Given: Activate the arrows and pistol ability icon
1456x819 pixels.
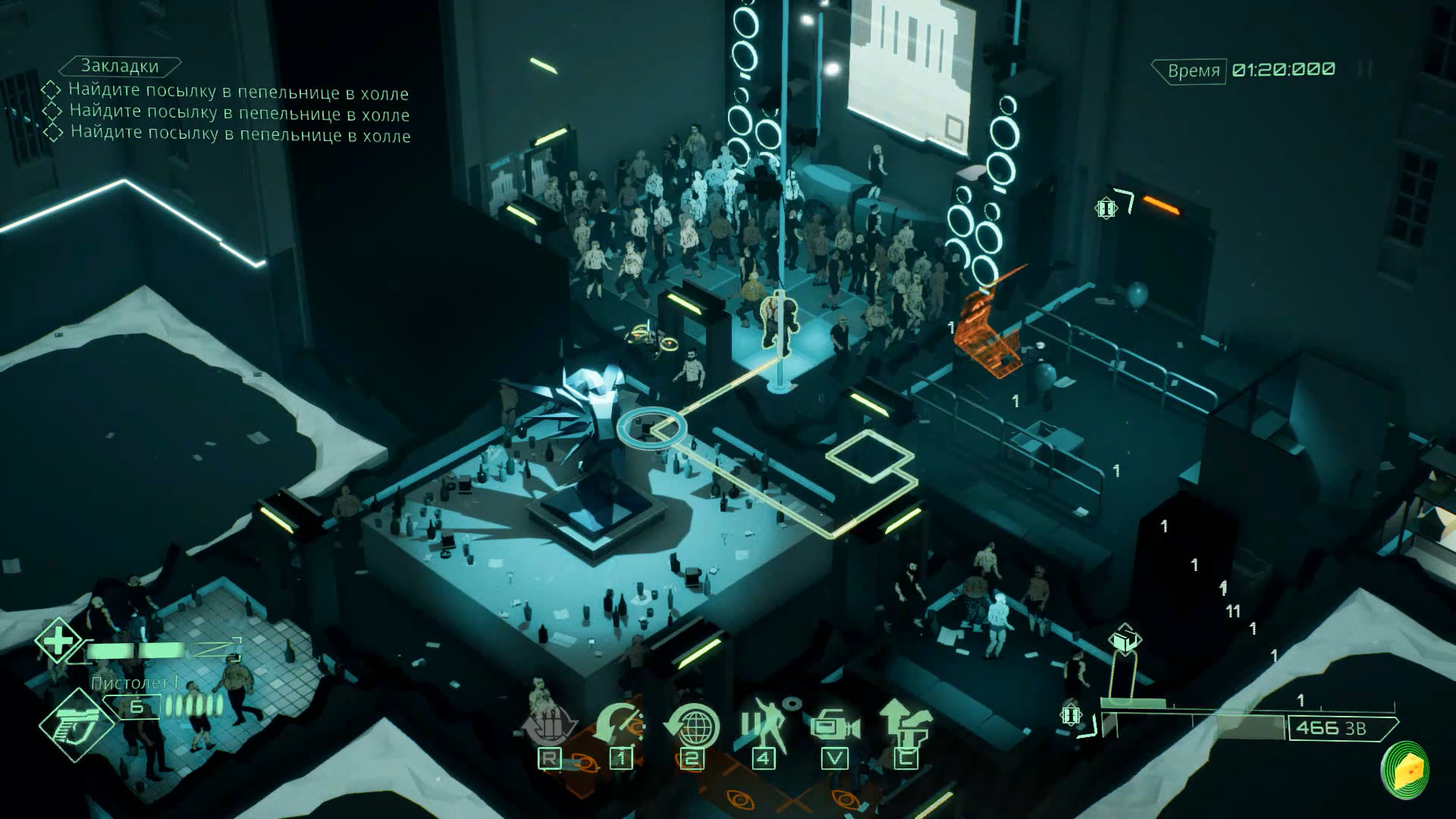Looking at the screenshot, I should [x=905, y=726].
